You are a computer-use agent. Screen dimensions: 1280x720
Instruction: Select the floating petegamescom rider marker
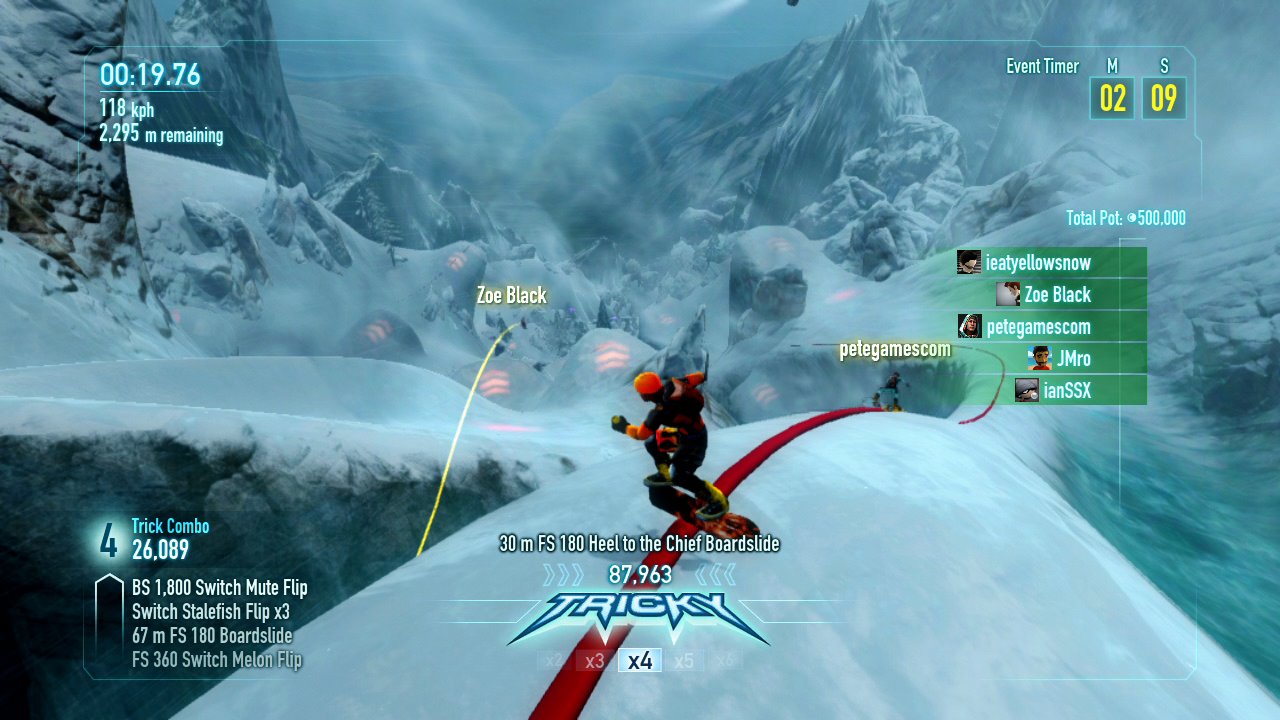click(x=894, y=350)
